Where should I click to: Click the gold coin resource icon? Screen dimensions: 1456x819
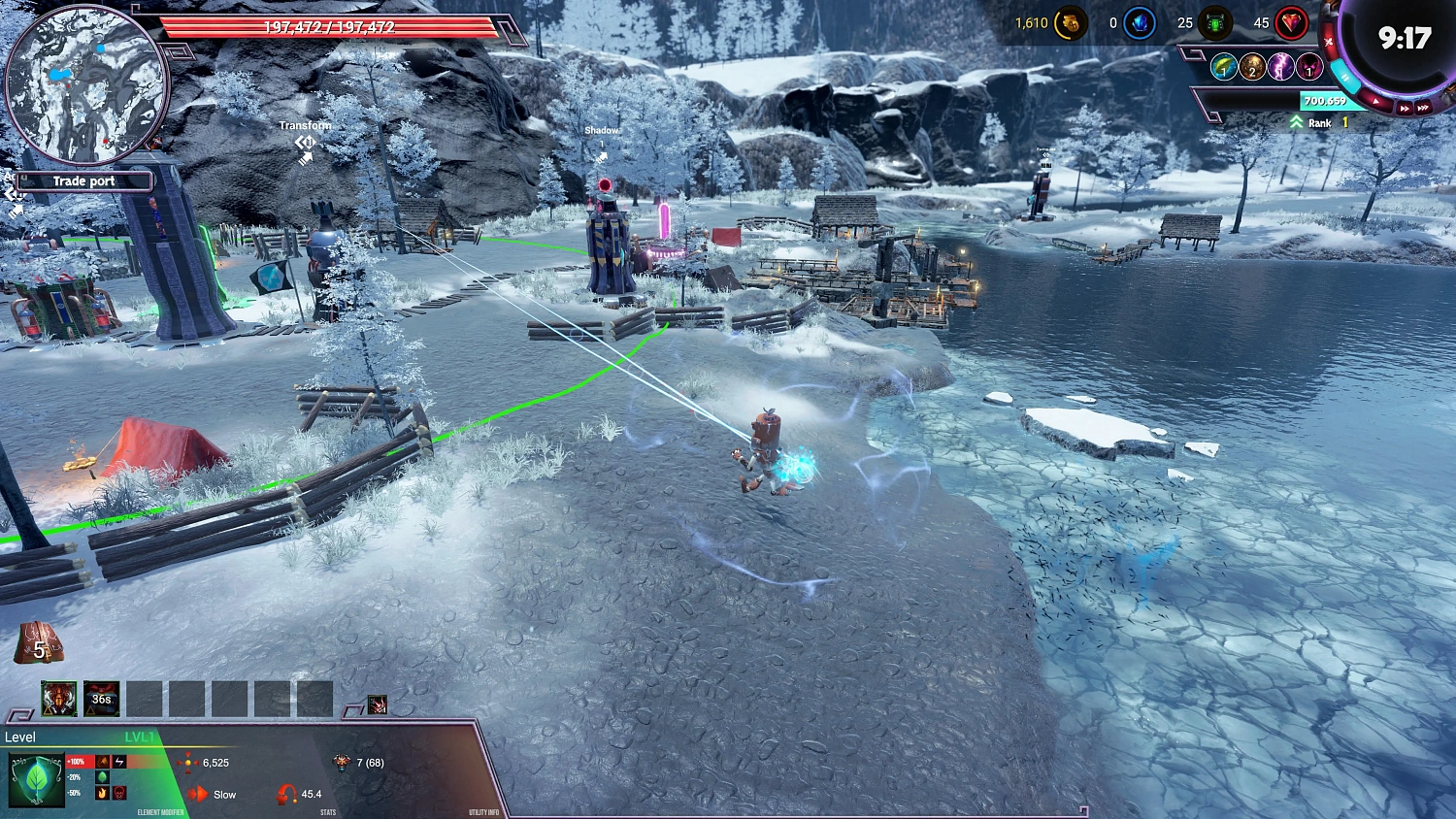point(1072,24)
